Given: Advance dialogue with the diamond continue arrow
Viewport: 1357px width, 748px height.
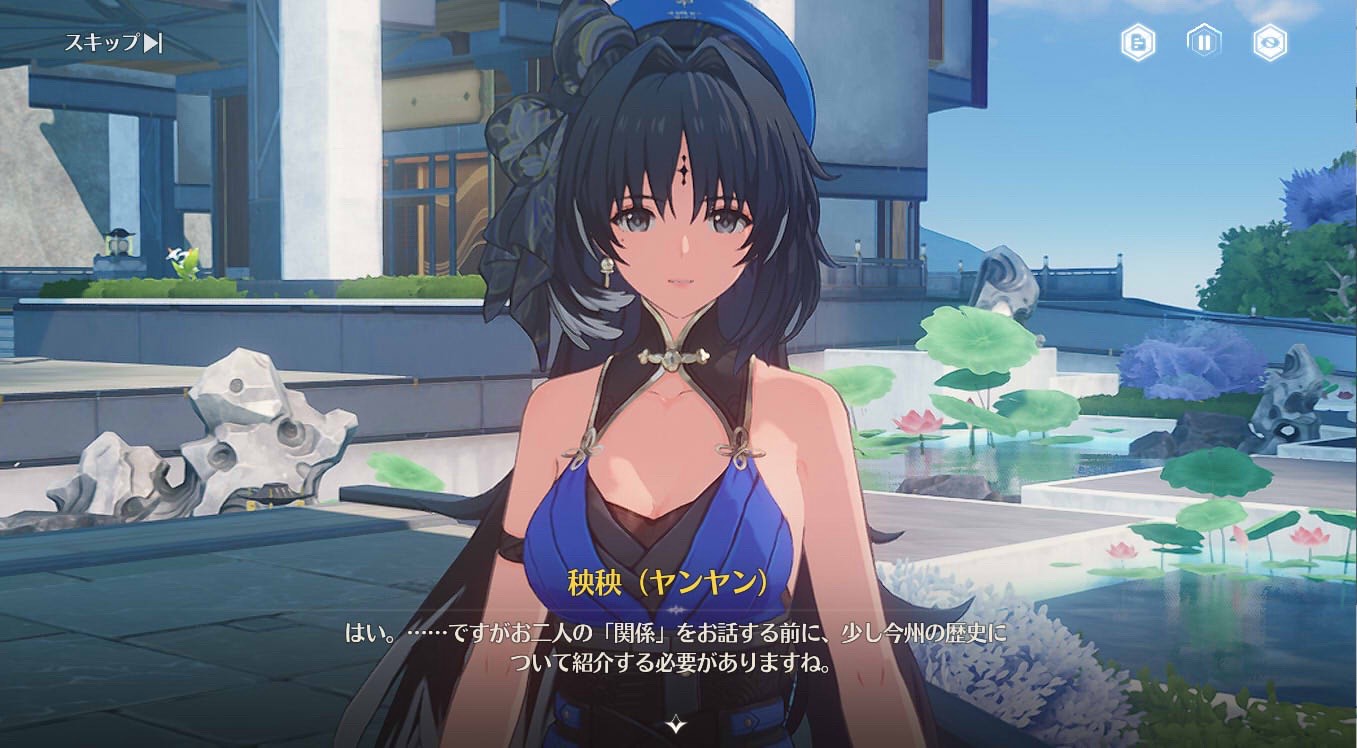Looking at the screenshot, I should 678,722.
